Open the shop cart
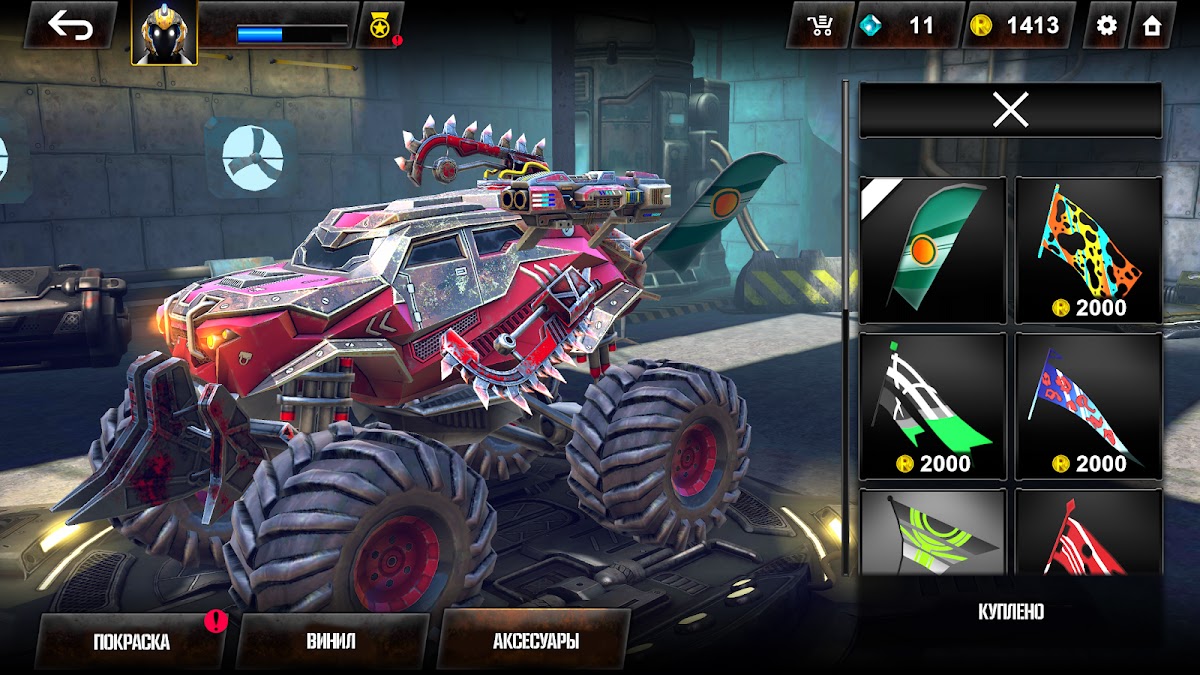This screenshot has height=675, width=1200. pos(819,26)
